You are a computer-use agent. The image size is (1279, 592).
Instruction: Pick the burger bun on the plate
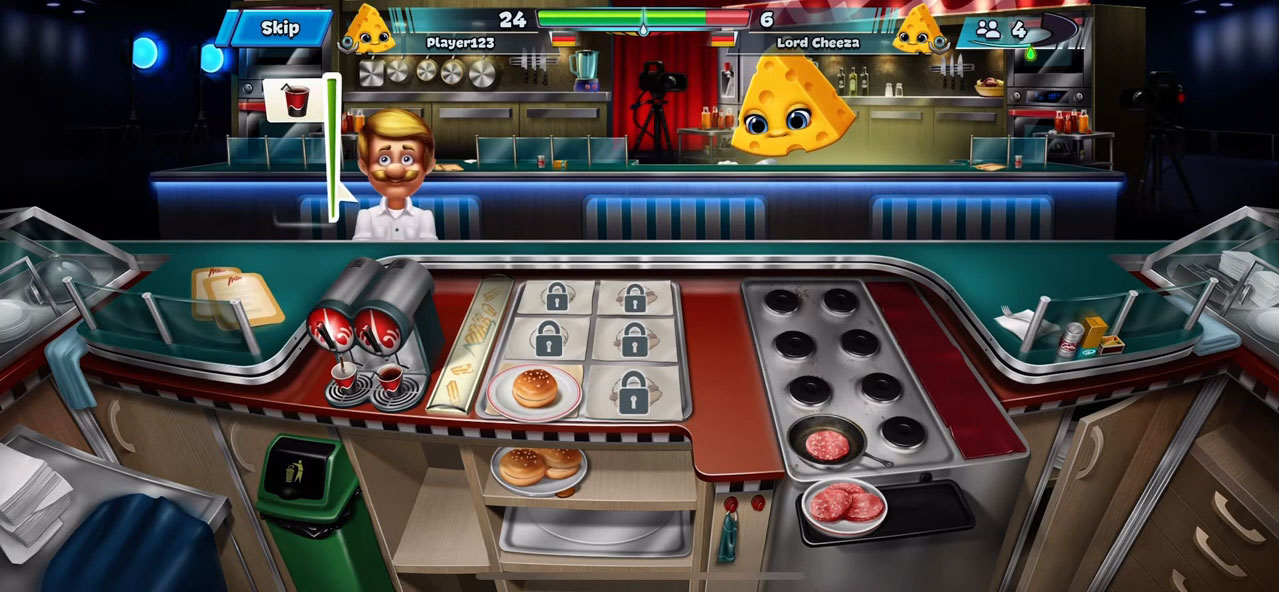tap(534, 388)
